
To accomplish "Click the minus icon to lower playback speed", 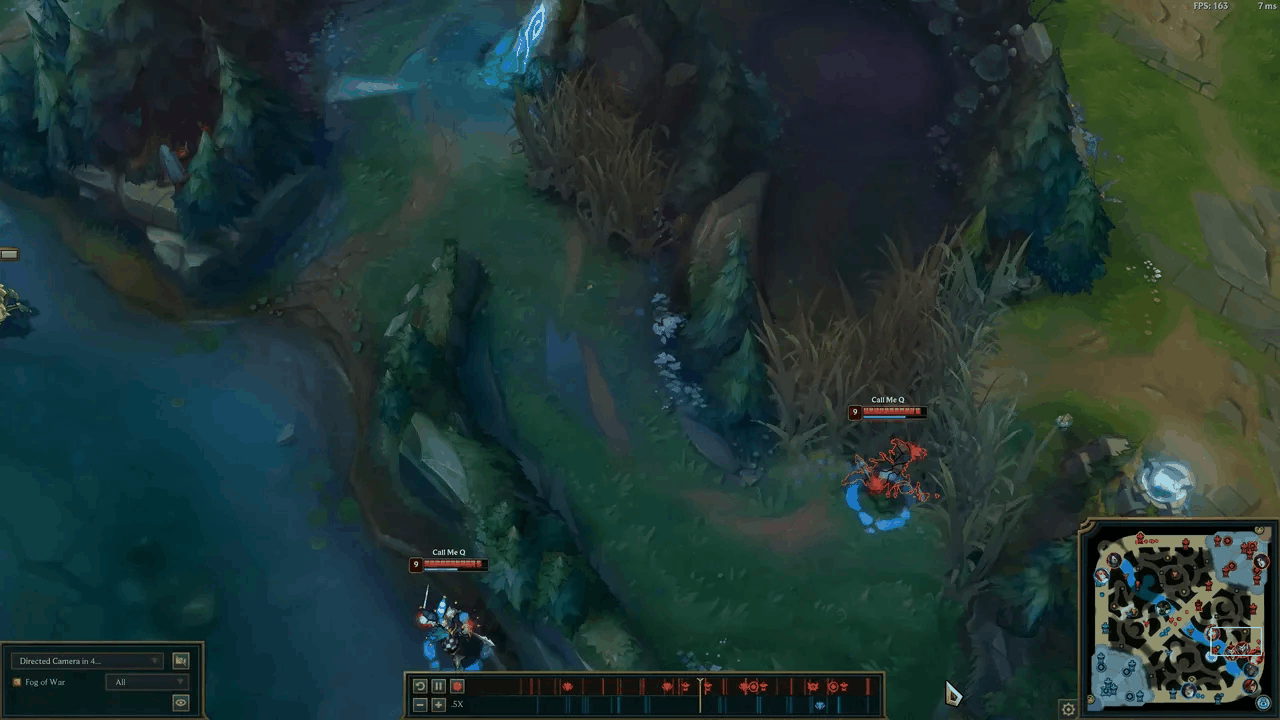I will point(419,704).
